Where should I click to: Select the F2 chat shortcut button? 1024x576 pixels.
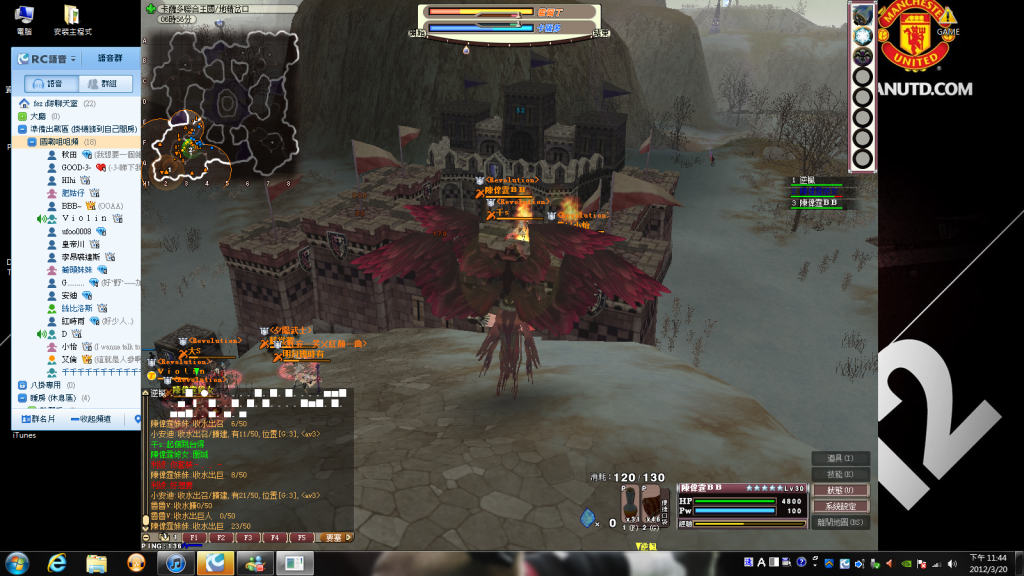(x=222, y=537)
